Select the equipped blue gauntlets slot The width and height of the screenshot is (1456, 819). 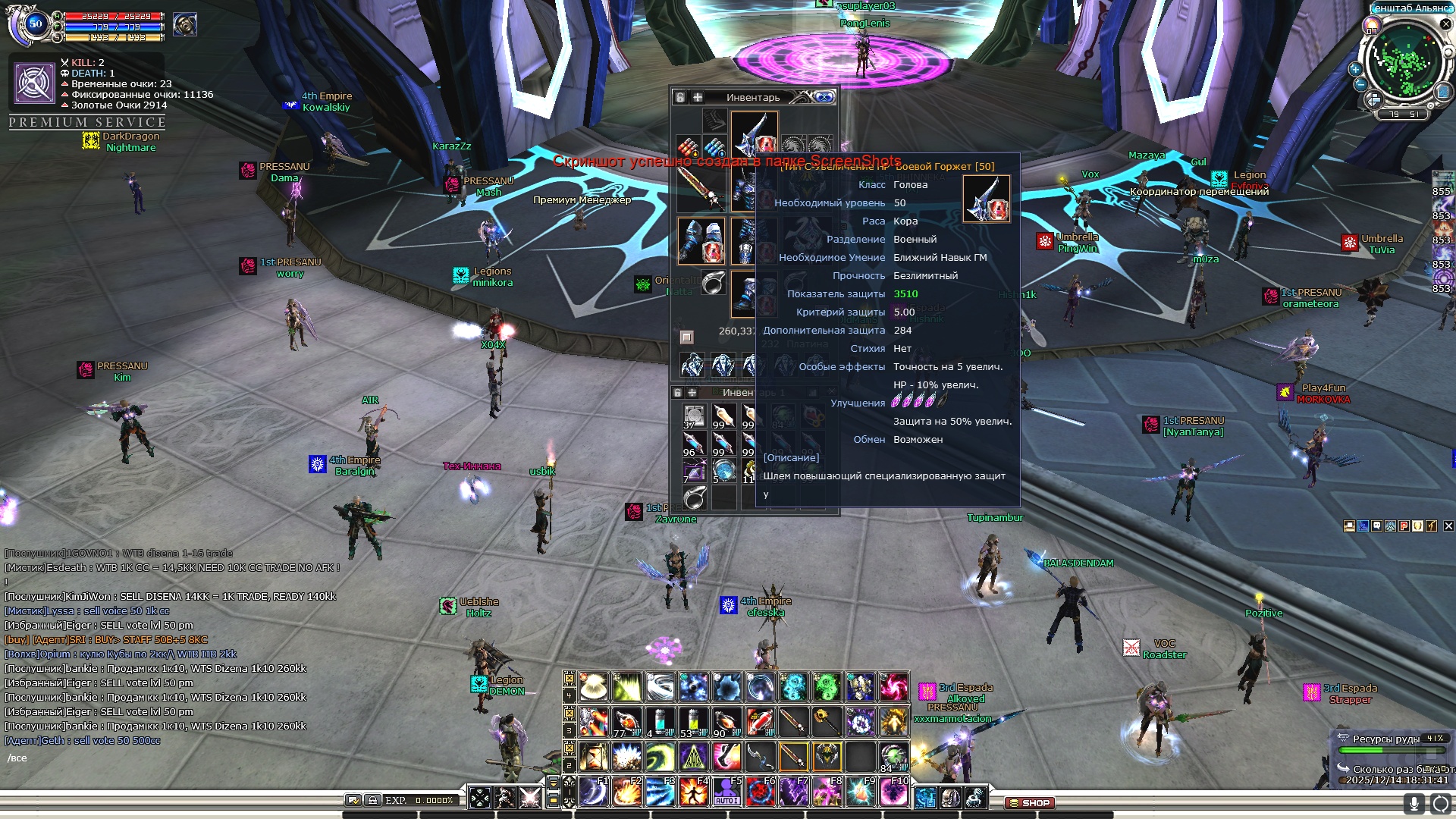pyautogui.click(x=701, y=240)
